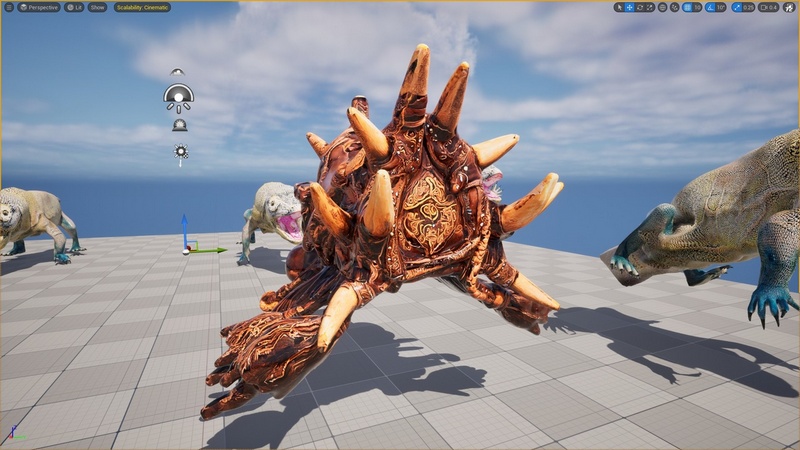This screenshot has width=800, height=450.
Task: Open the scale snap value dropdown
Action: 748,7
